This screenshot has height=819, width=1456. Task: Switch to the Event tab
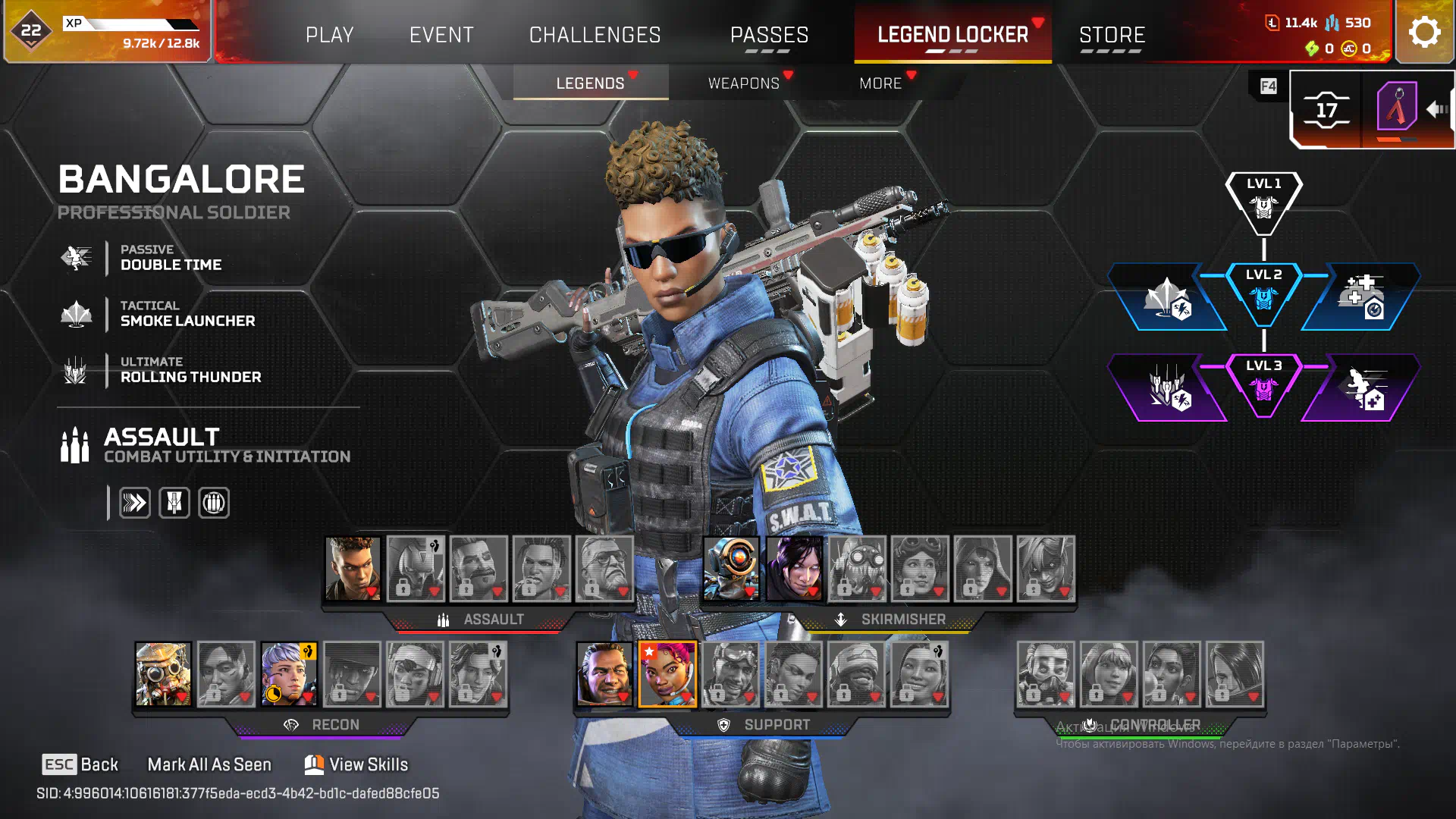point(441,35)
